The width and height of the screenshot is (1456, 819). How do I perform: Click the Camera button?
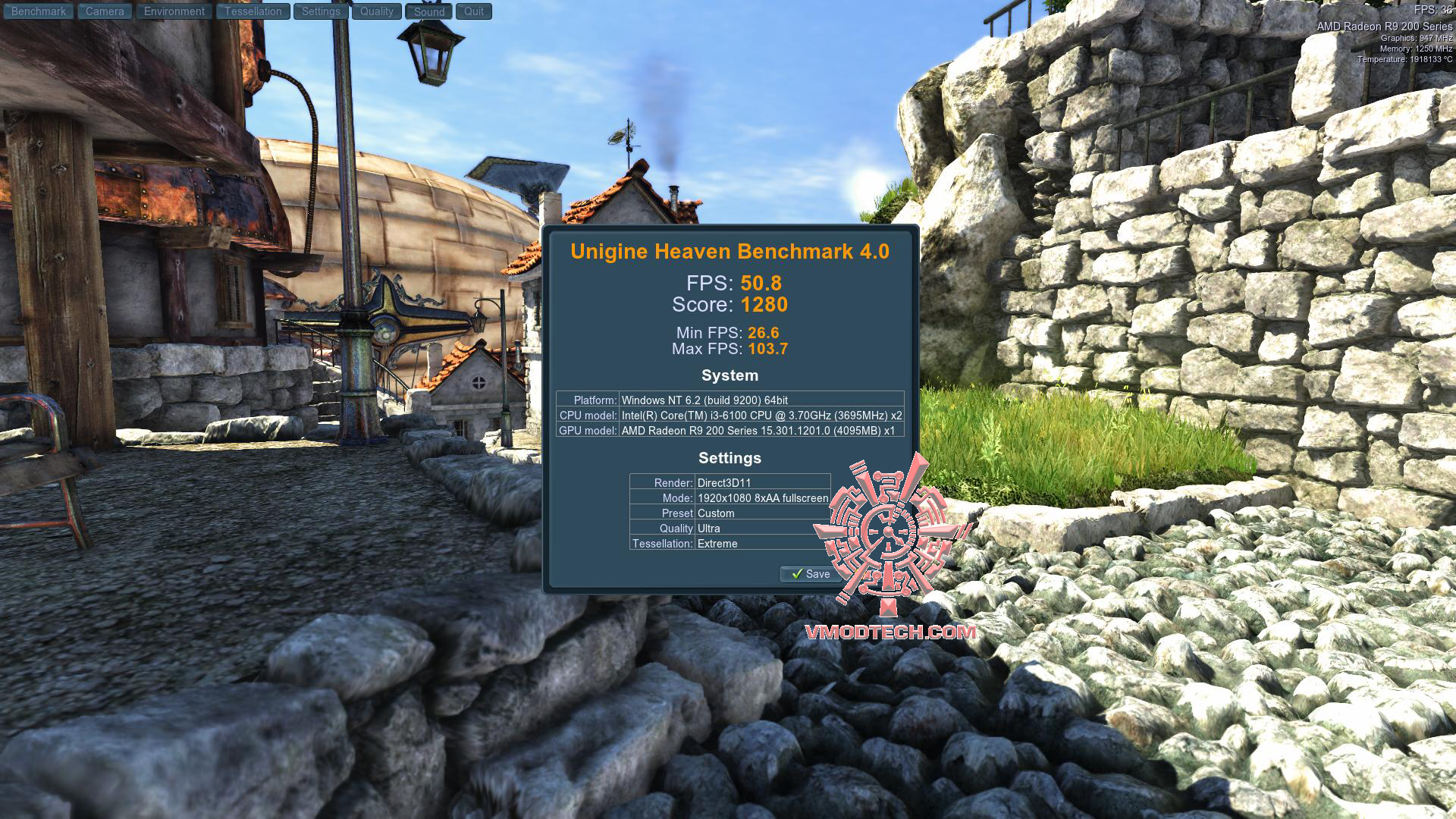tap(105, 11)
